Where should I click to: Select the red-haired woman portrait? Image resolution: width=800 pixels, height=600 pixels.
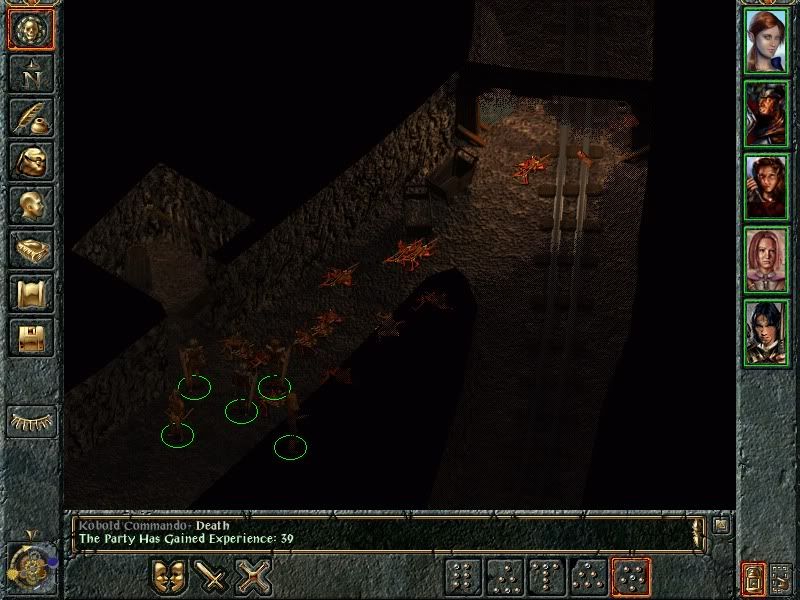(x=766, y=41)
